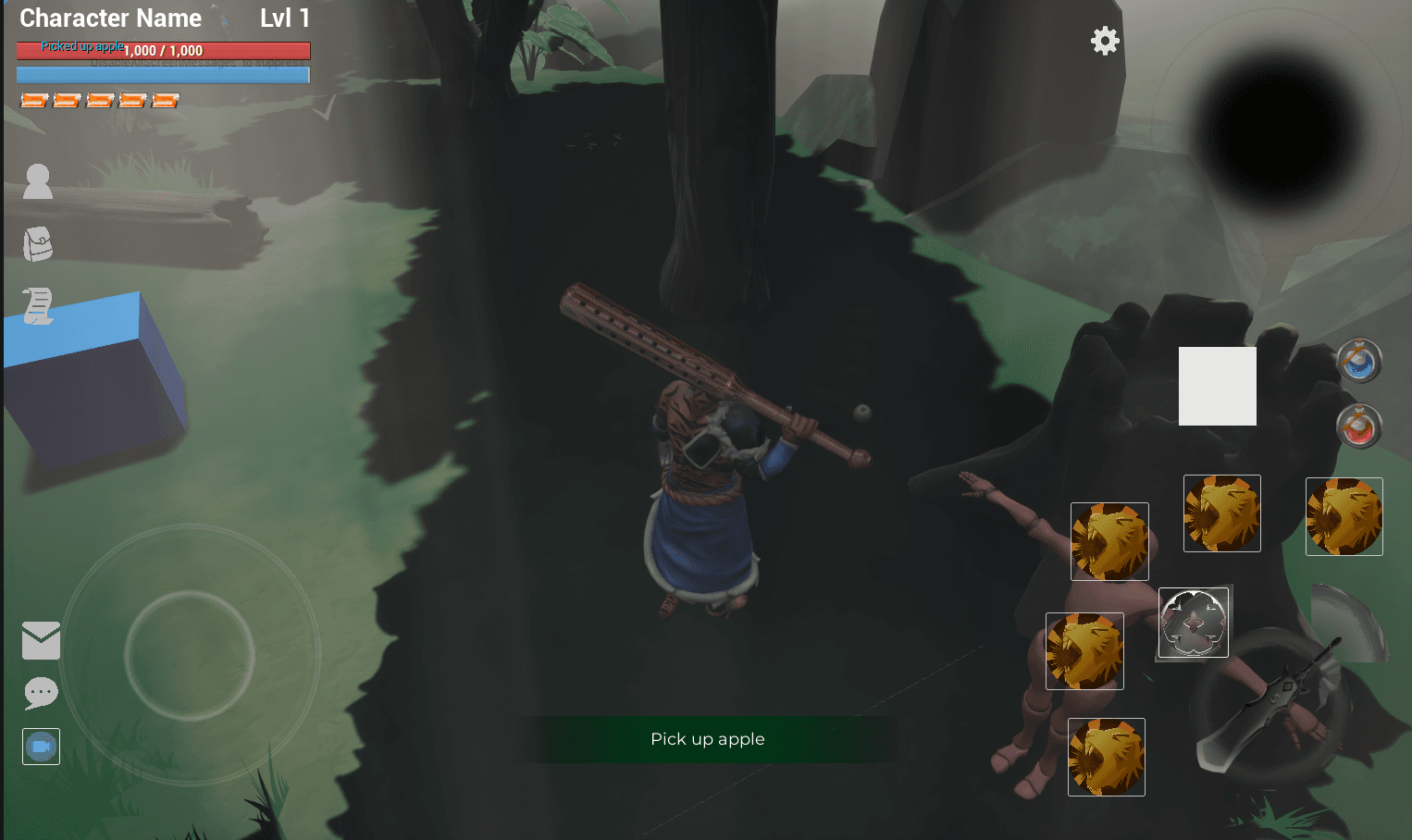This screenshot has height=840, width=1412.
Task: Select the last orange quickslot item
Action: click(x=165, y=99)
